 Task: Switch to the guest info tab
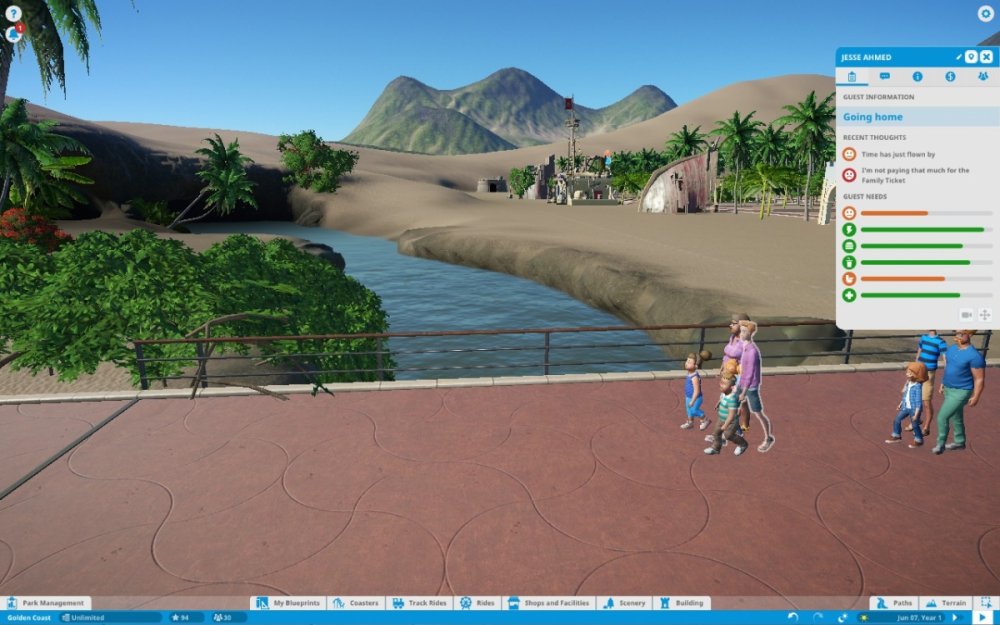coord(917,76)
